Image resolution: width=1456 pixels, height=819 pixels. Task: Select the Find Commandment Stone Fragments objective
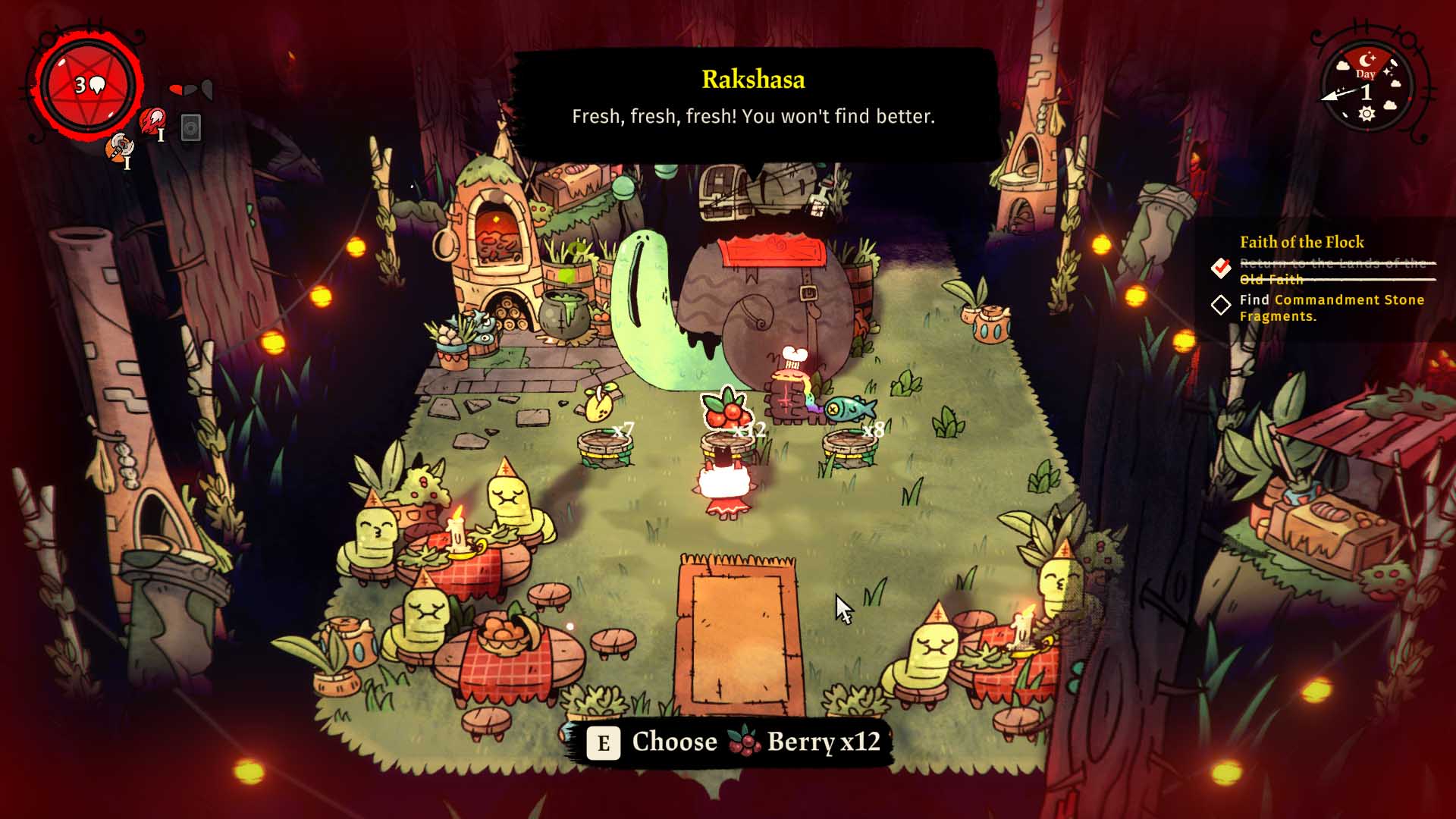[x=1331, y=308]
